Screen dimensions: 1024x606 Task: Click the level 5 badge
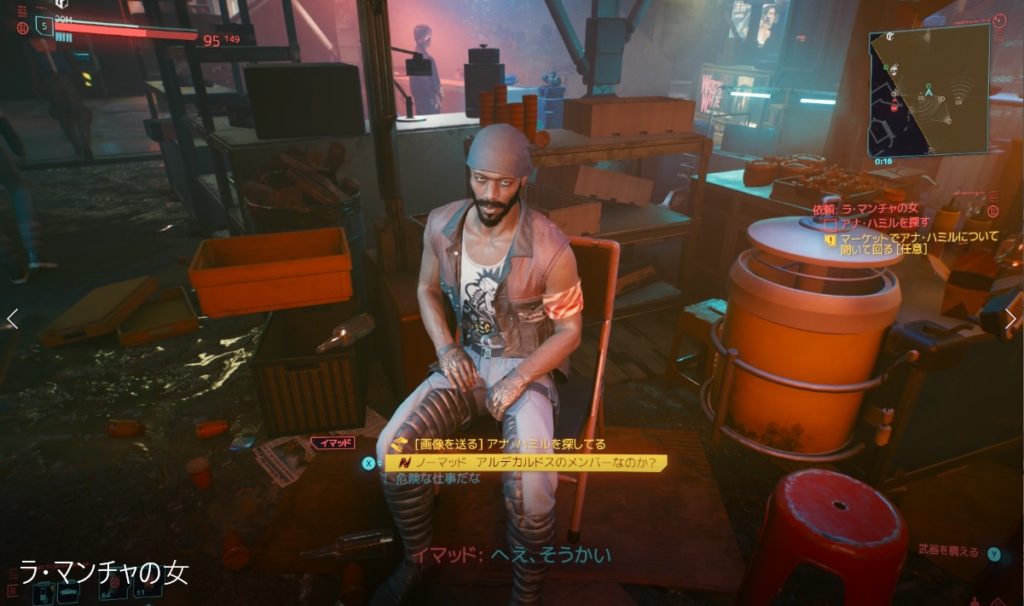click(x=43, y=27)
